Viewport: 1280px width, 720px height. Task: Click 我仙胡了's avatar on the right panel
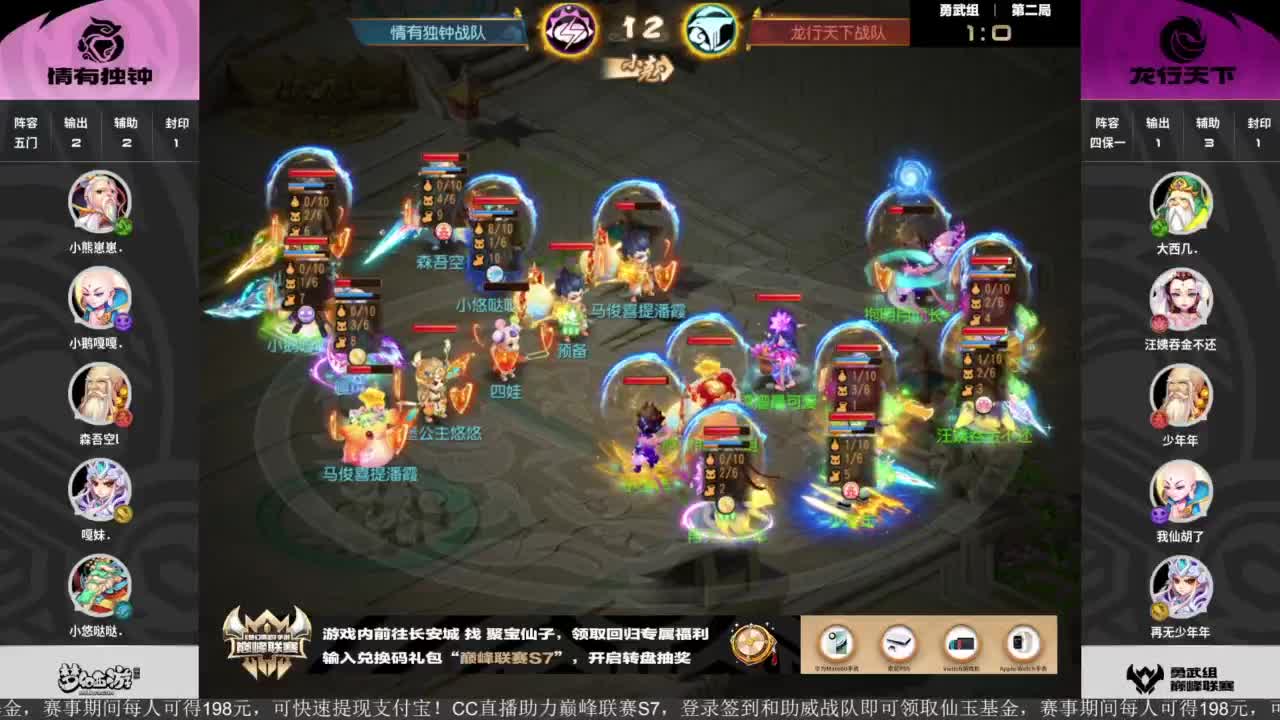[x=1181, y=491]
